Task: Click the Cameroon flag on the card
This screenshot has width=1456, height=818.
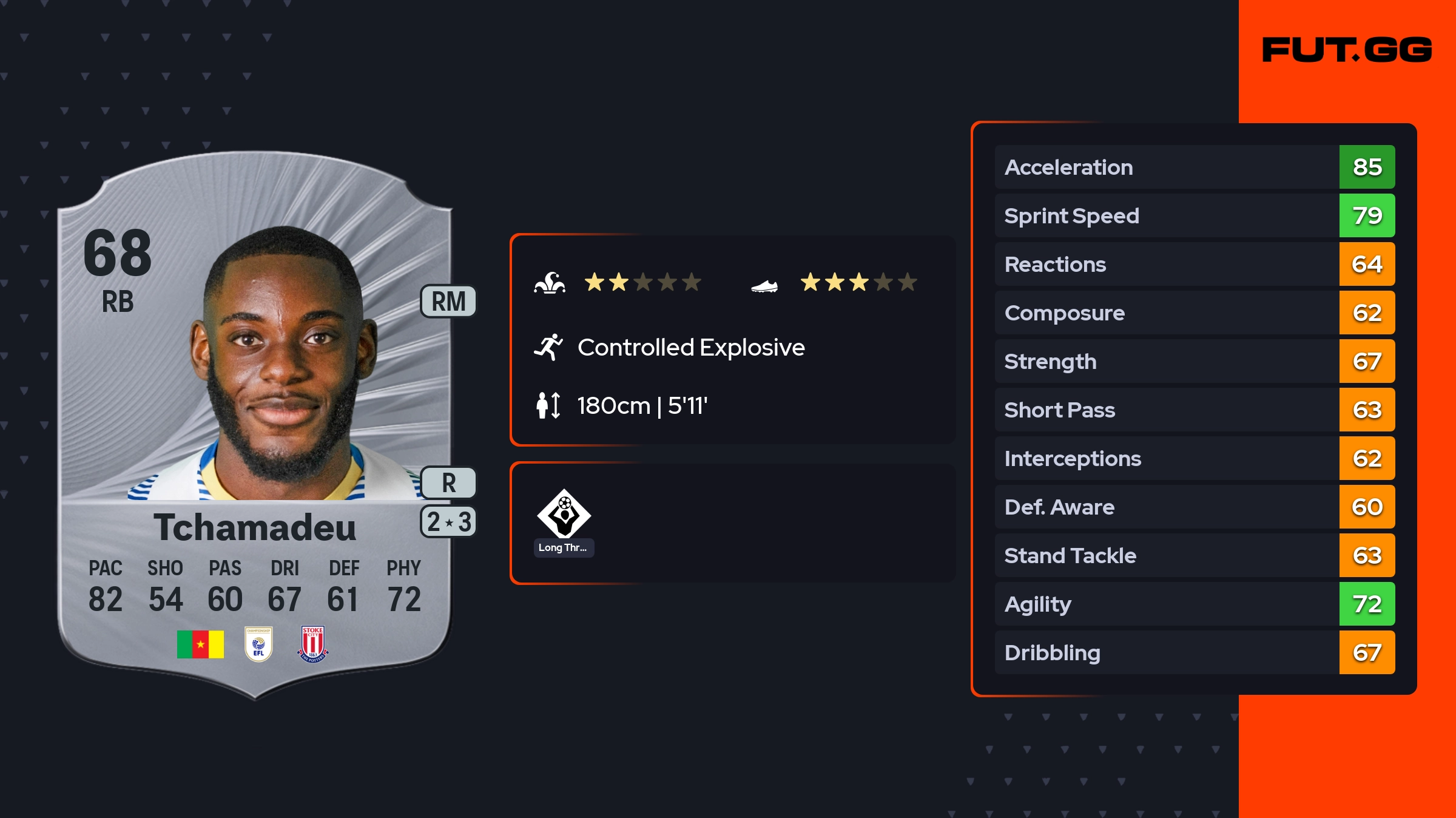Action: (200, 644)
